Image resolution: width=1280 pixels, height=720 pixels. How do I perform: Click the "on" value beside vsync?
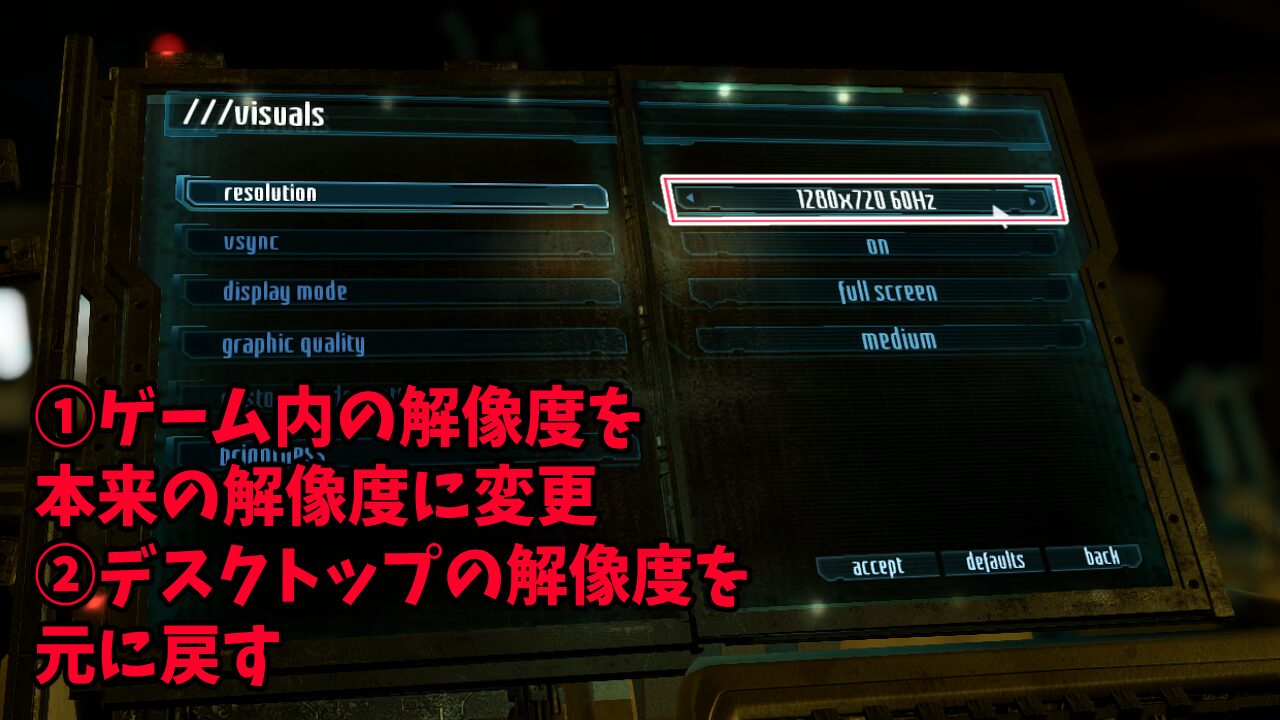(878, 246)
